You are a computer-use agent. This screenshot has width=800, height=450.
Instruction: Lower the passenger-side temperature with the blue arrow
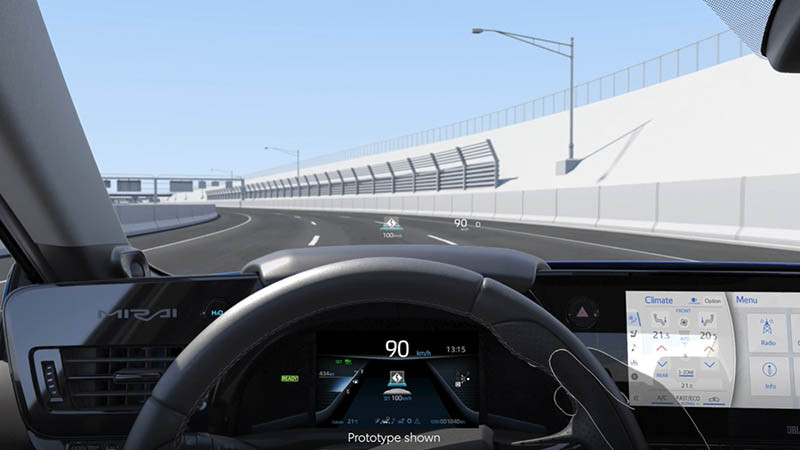709,363
